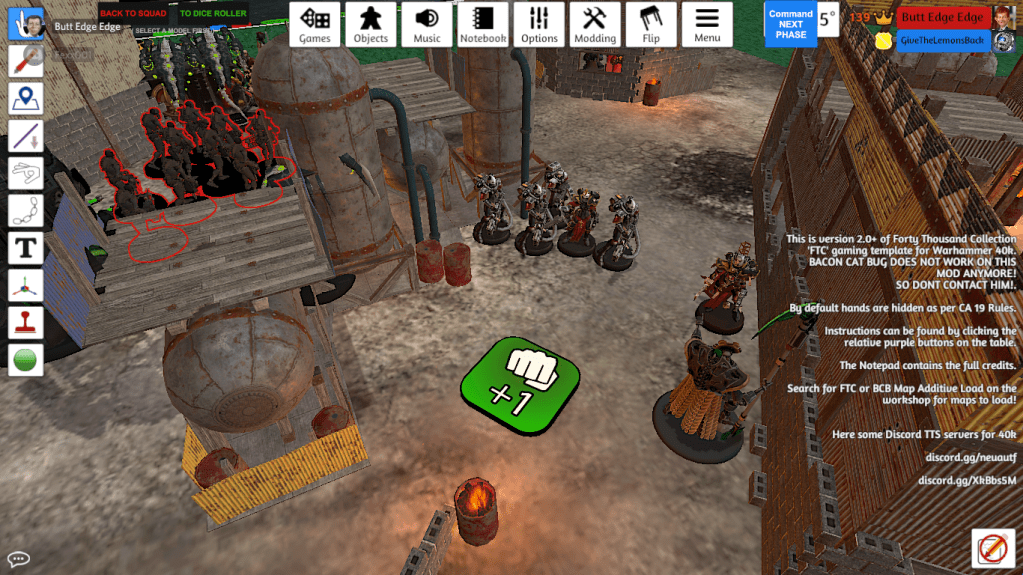Click the GiveTheLemonsBack player name
The width and height of the screenshot is (1023, 575).
(941, 40)
